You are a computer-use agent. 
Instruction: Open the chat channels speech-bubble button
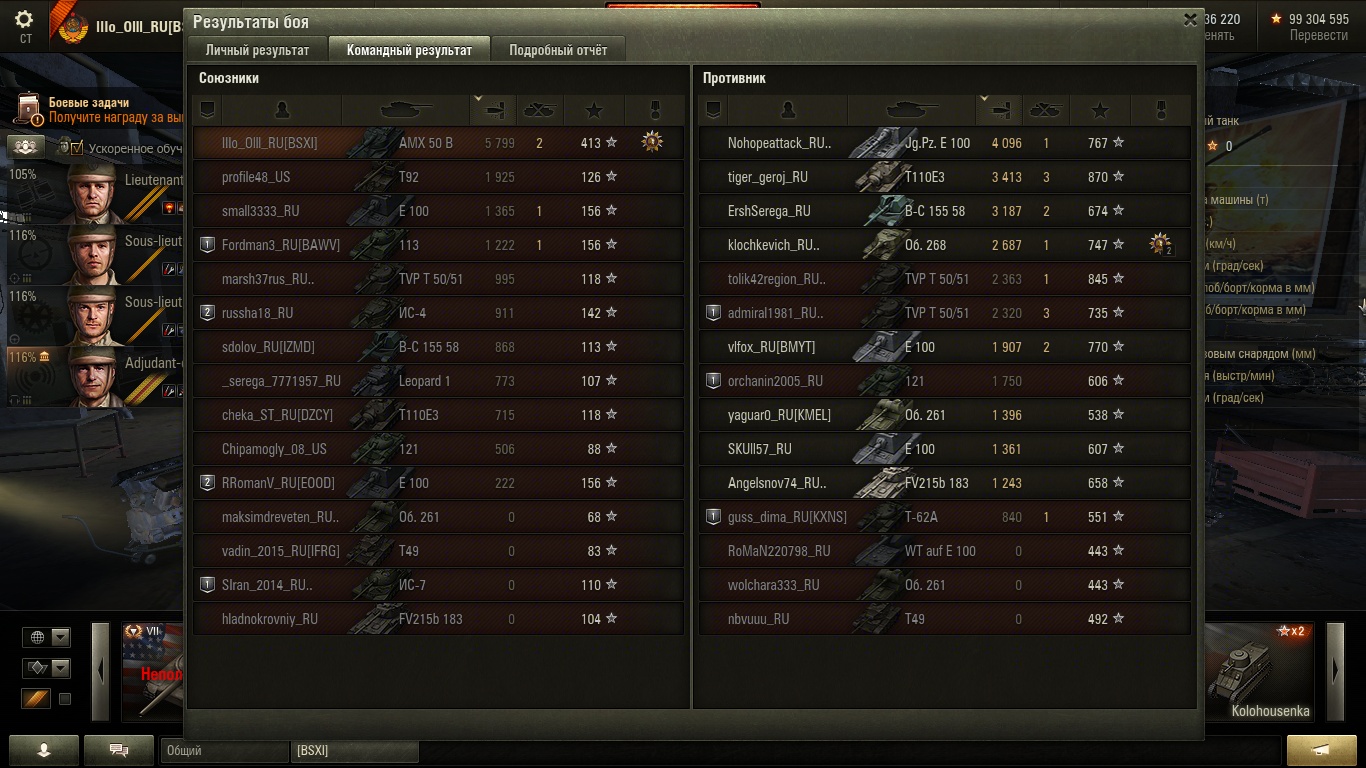(x=118, y=750)
